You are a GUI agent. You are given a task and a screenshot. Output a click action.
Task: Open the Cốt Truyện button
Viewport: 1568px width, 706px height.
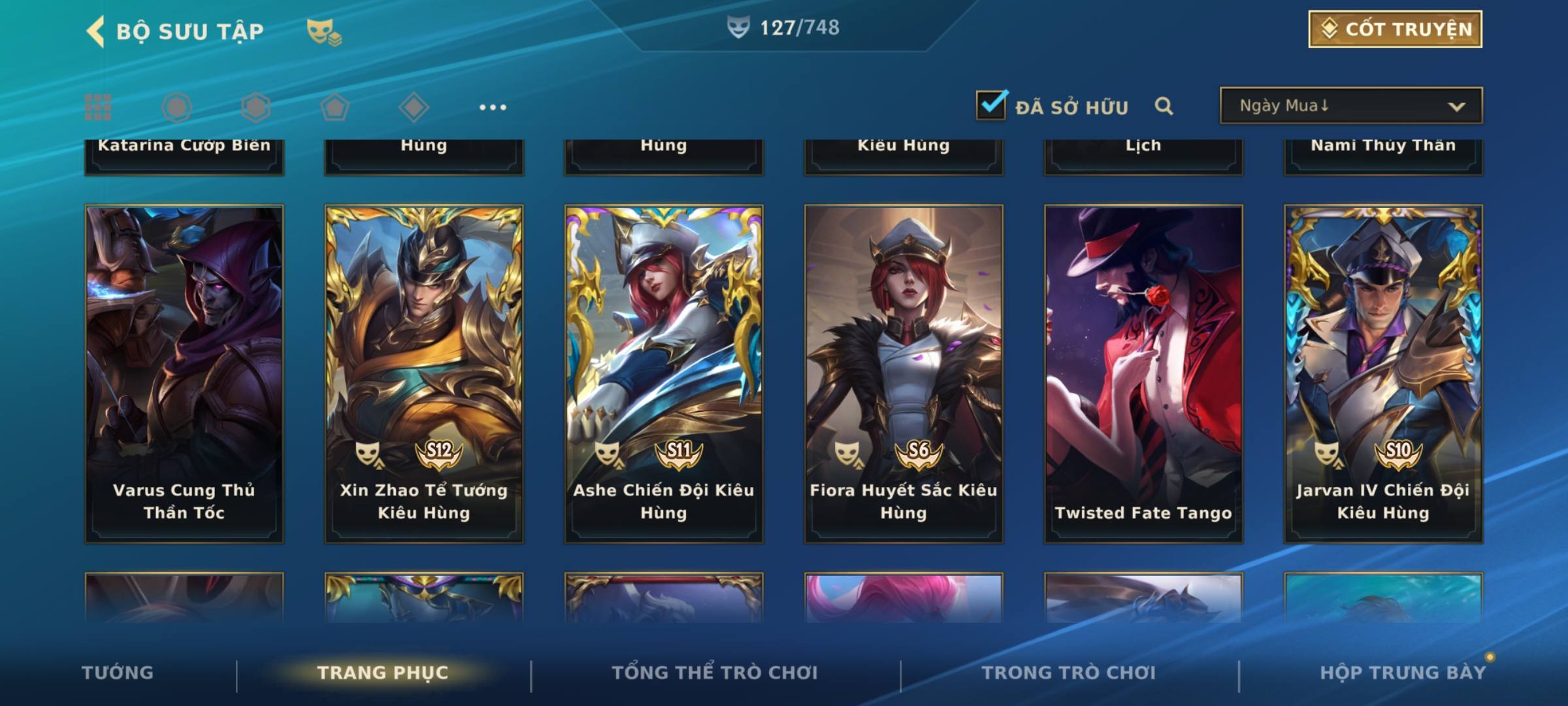pyautogui.click(x=1395, y=29)
